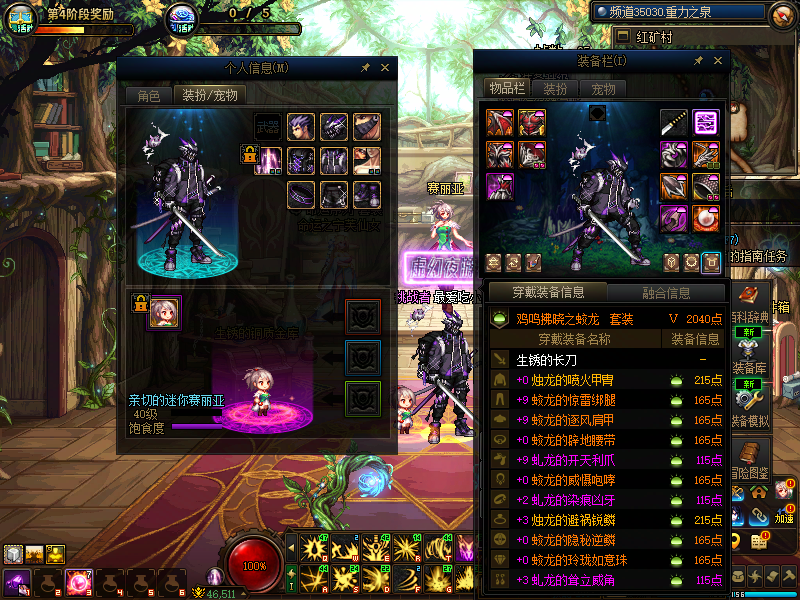Select the 装扮/宠物 avatar and pet tab
800x600 pixels.
point(209,96)
